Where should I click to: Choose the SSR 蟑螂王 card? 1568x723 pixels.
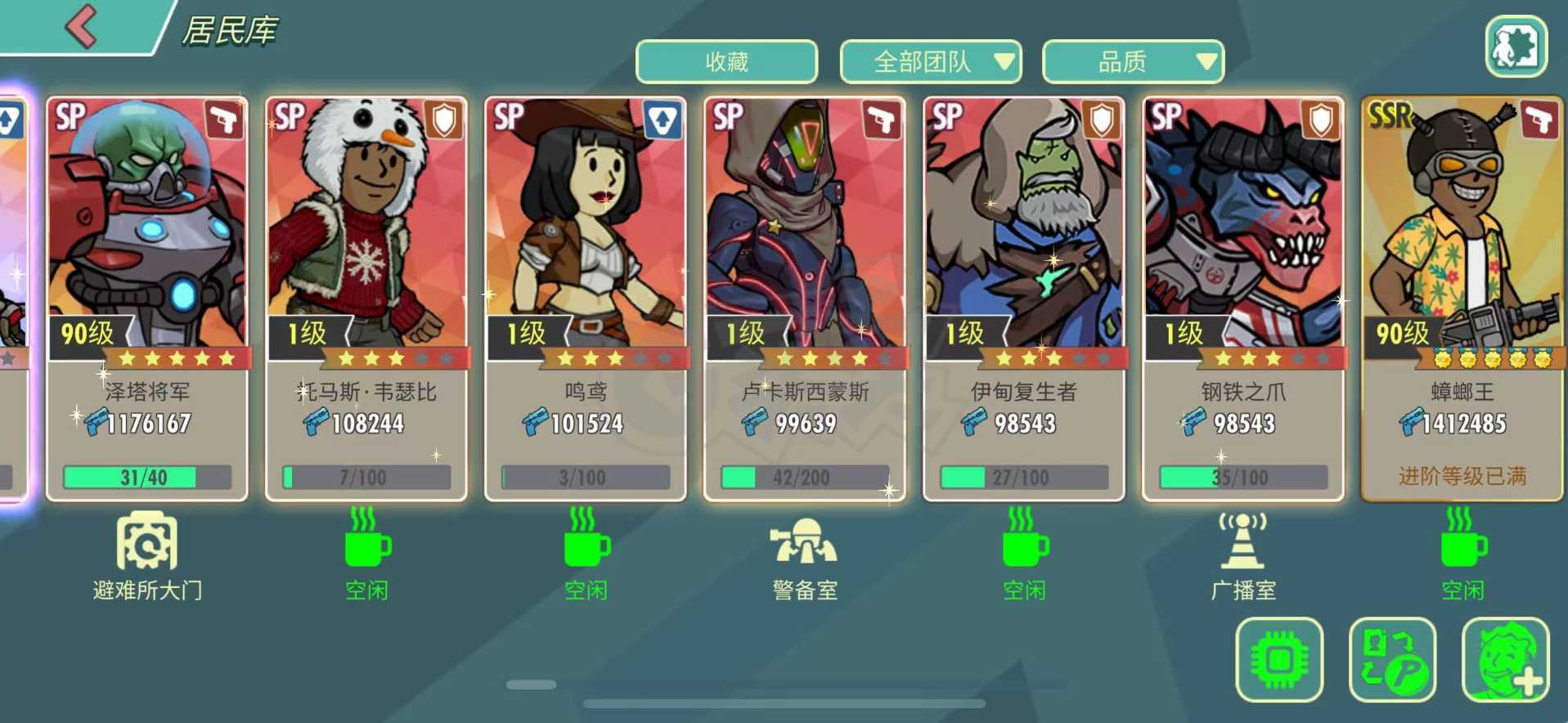click(x=1462, y=299)
